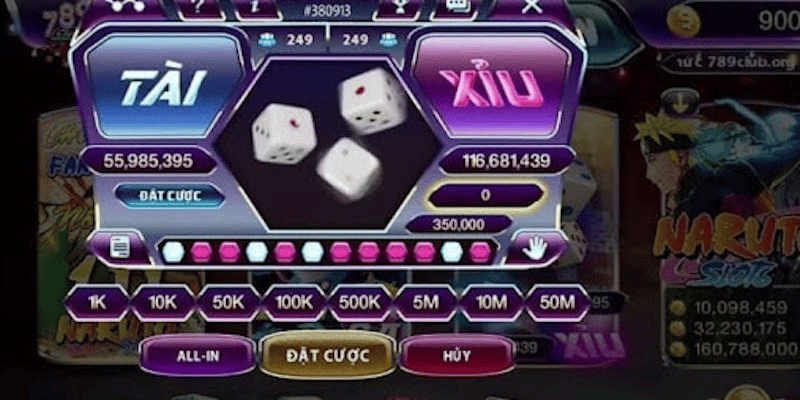Viewport: 800px width, 400px height.
Task: Bet on the XỈU side
Action: pyautogui.click(x=492, y=88)
